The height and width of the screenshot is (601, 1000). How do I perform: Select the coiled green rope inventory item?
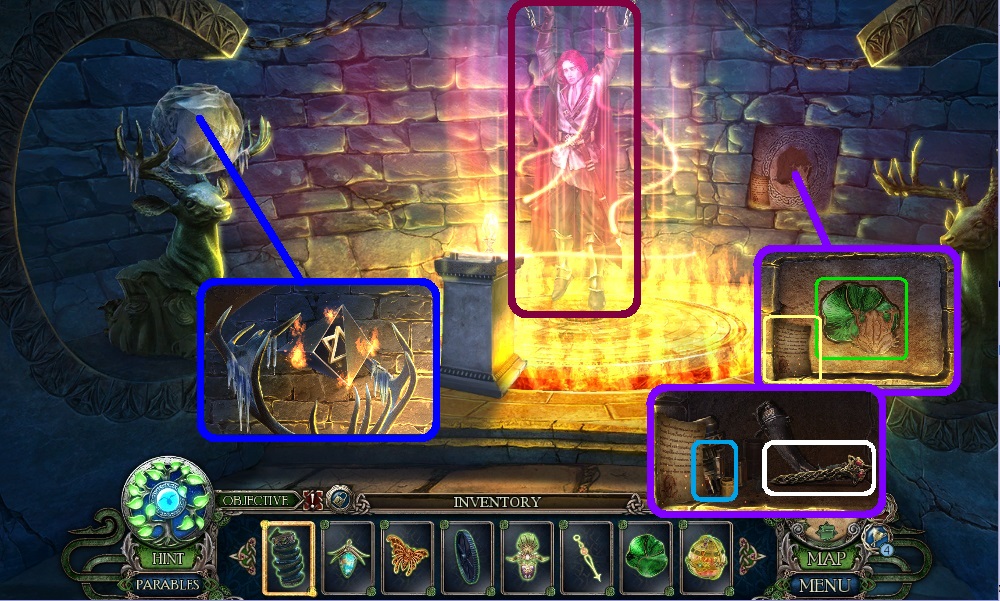(x=287, y=555)
